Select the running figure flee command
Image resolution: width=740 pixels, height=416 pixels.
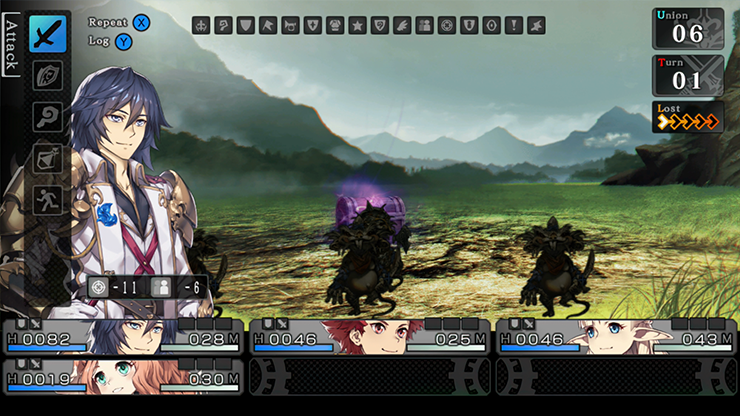[47, 198]
